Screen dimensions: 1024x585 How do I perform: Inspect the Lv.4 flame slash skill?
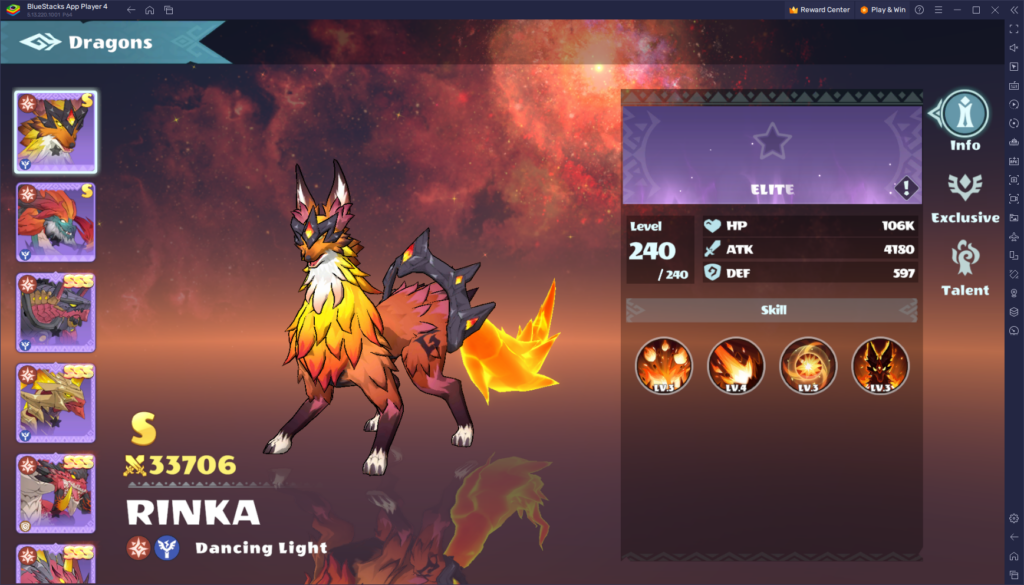pos(736,365)
